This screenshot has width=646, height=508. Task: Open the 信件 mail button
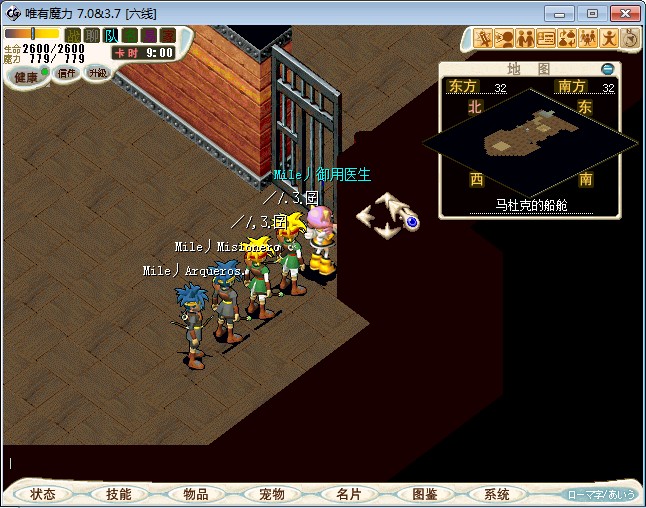tap(67, 73)
